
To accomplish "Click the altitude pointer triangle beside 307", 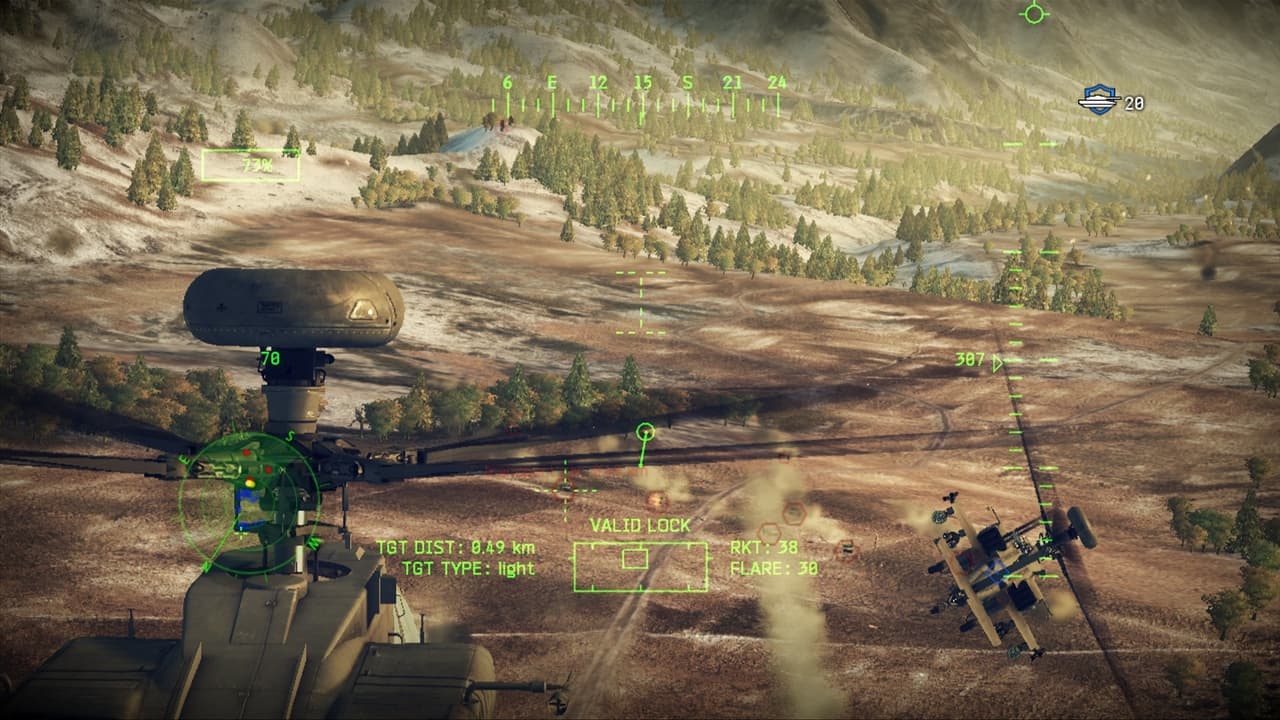I will (x=996, y=362).
